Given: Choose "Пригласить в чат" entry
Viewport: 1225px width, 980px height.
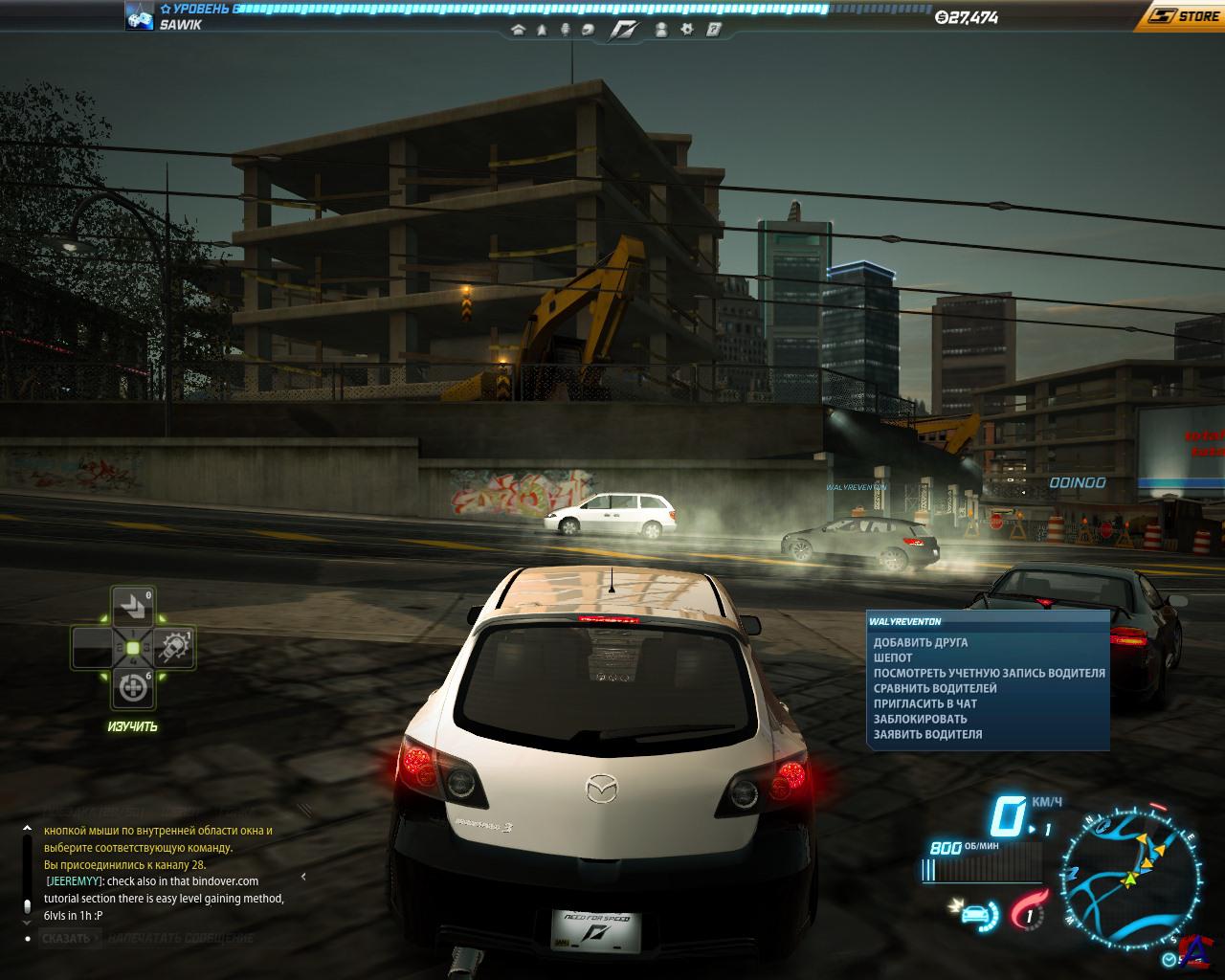Looking at the screenshot, I should point(924,704).
